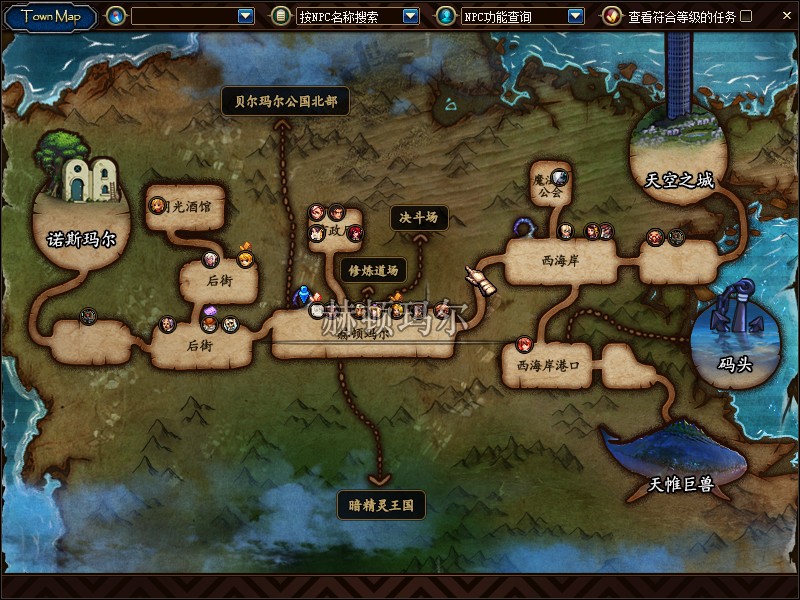Choose the 决斗场 map label
This screenshot has height=600, width=800.
(418, 218)
